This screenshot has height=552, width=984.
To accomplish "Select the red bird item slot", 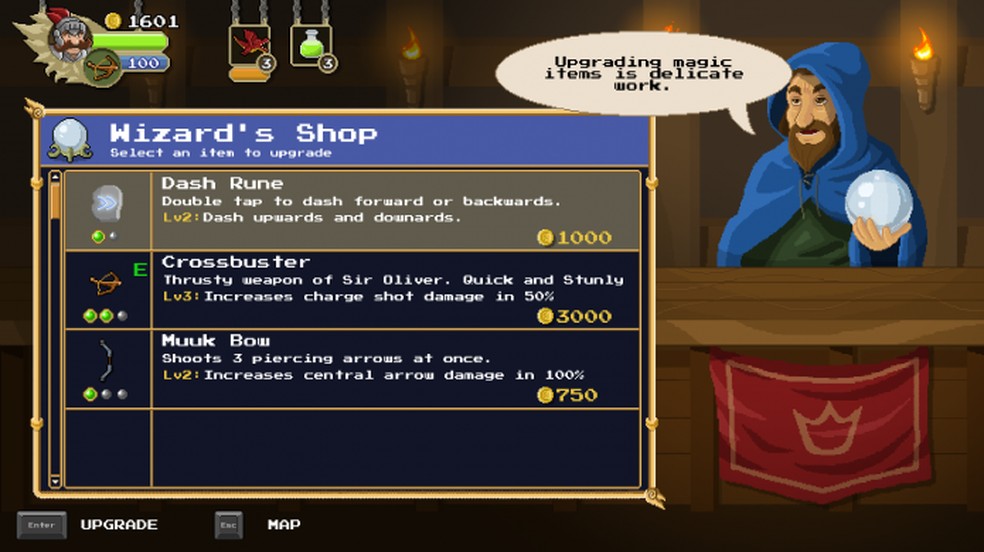I will (250, 46).
